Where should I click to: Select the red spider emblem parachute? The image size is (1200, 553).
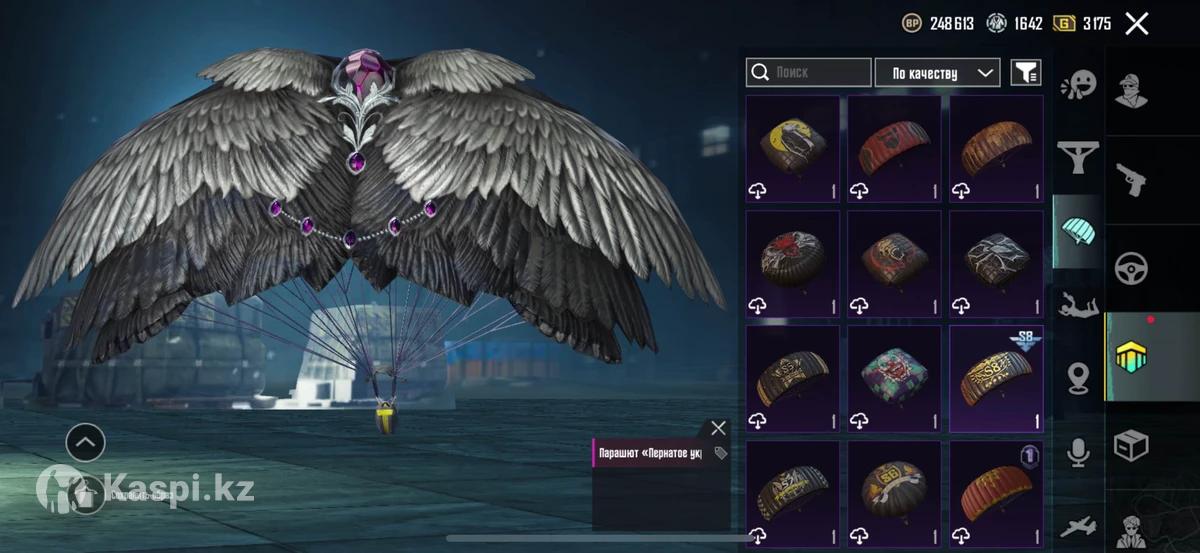pos(793,264)
